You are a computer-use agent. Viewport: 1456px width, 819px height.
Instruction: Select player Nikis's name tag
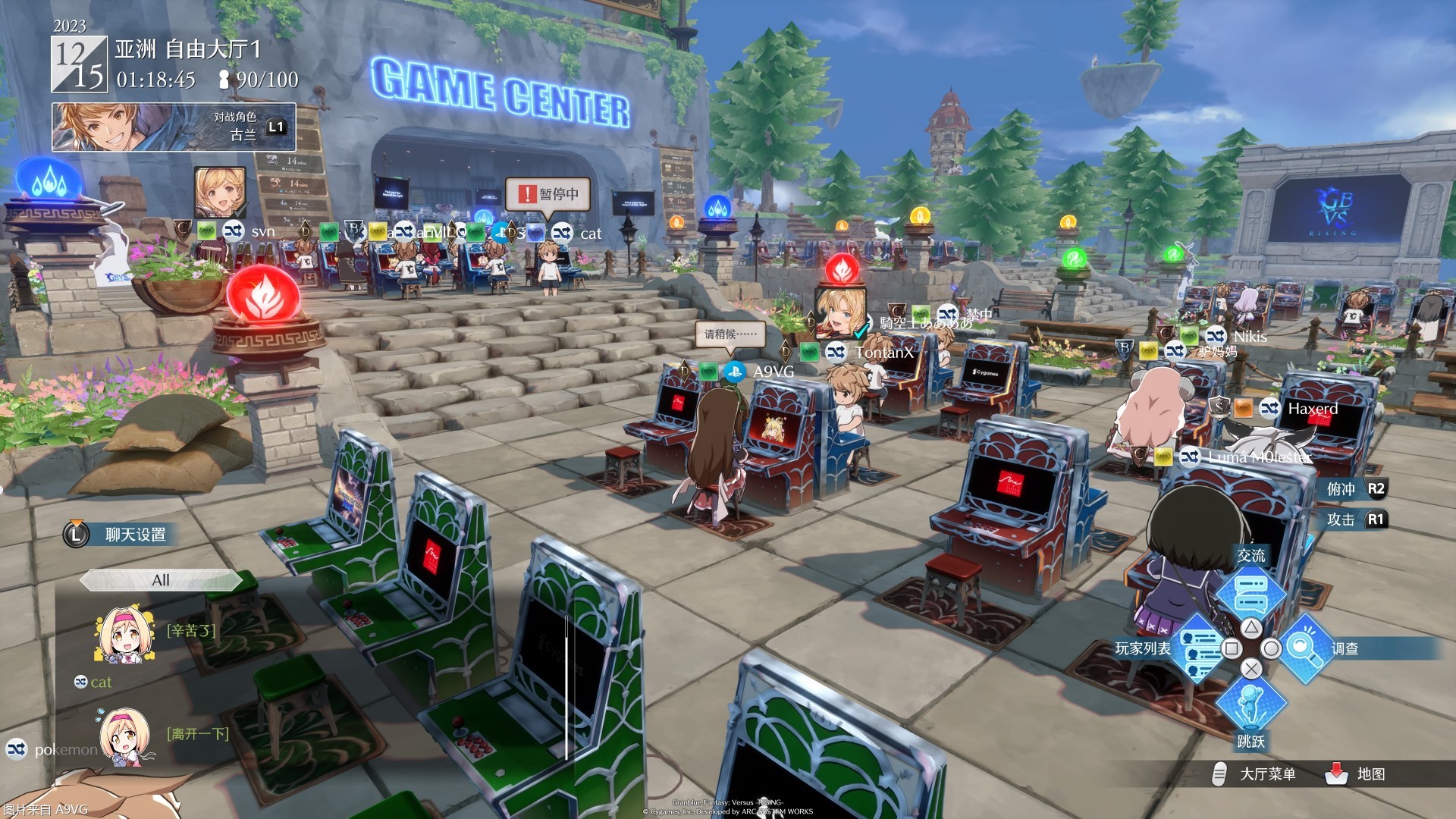click(1250, 336)
